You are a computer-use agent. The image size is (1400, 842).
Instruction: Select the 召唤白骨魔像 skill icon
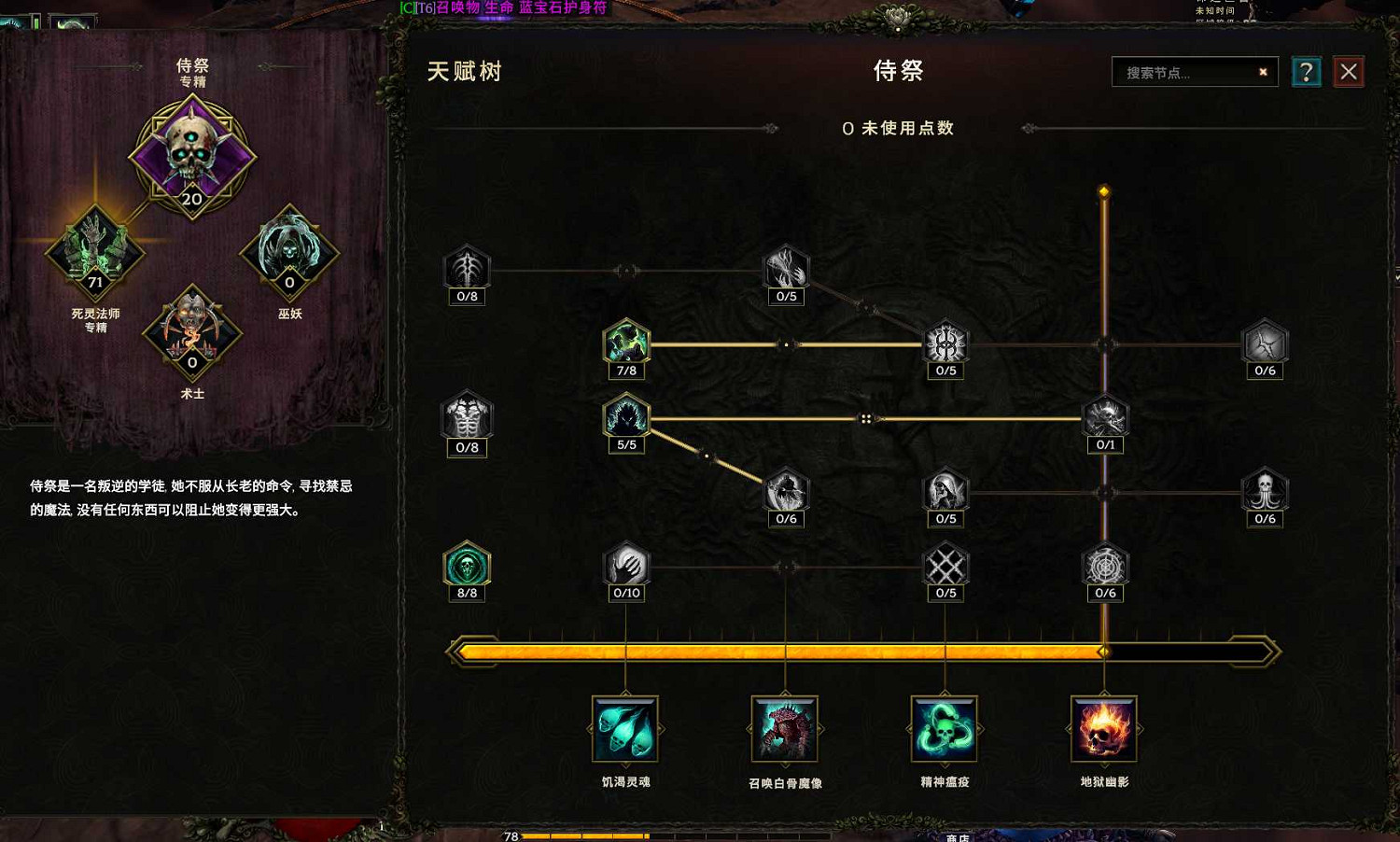(x=784, y=728)
